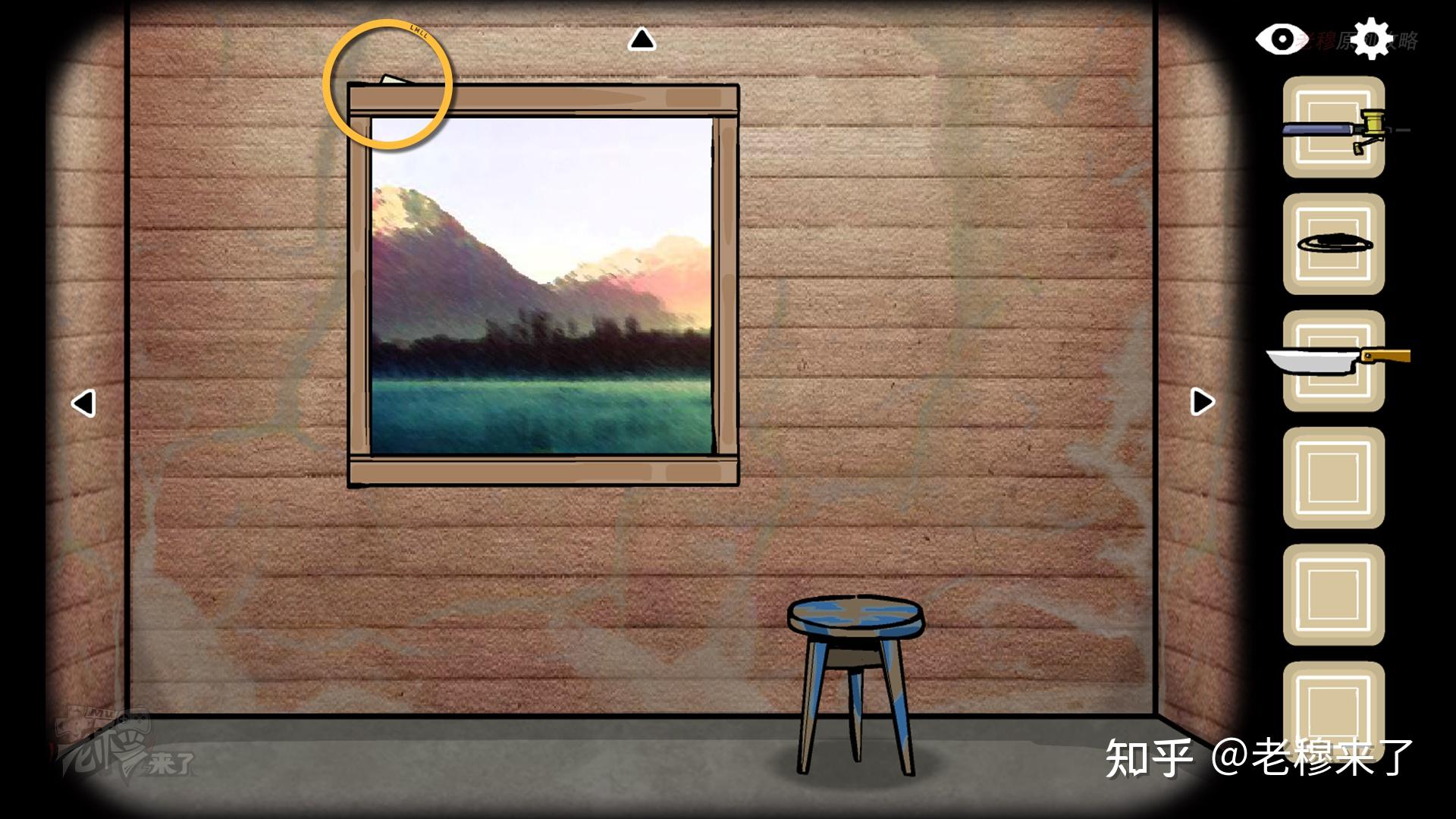Click the LMLL circled area

(x=389, y=80)
